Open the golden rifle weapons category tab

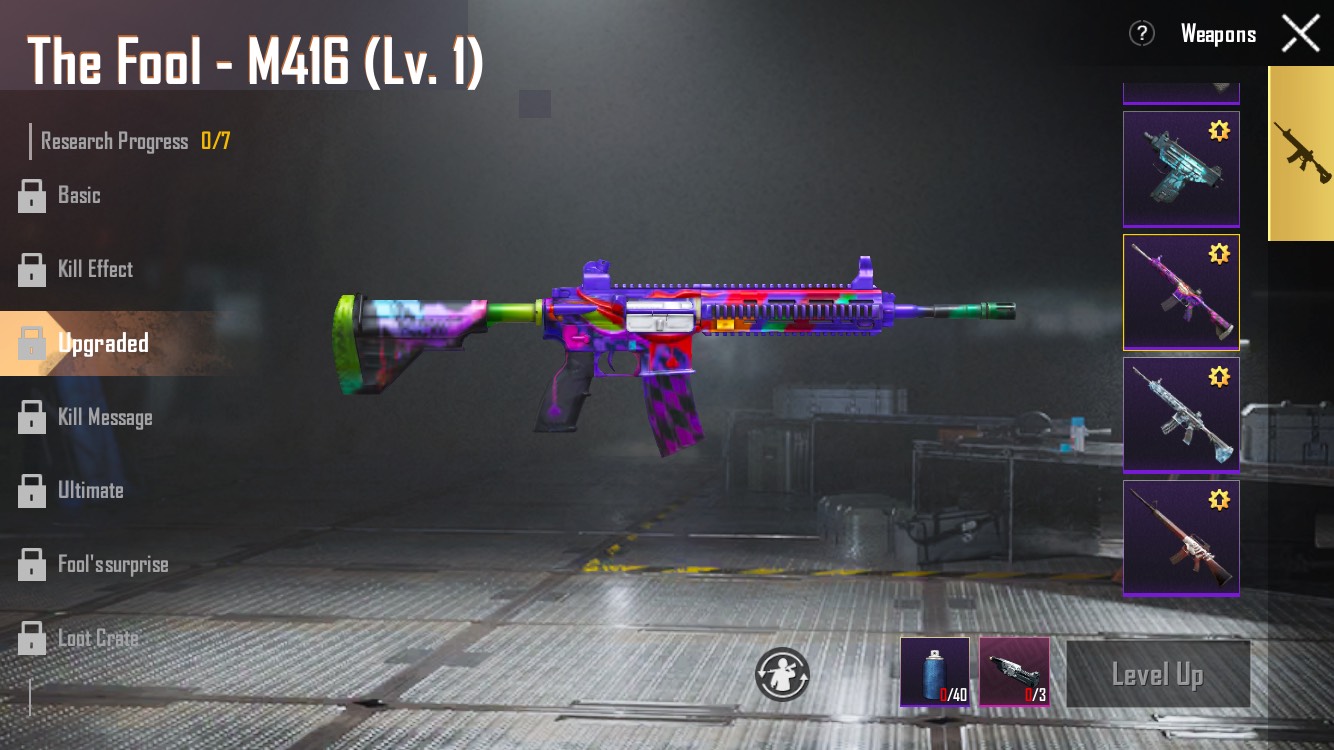[1301, 154]
